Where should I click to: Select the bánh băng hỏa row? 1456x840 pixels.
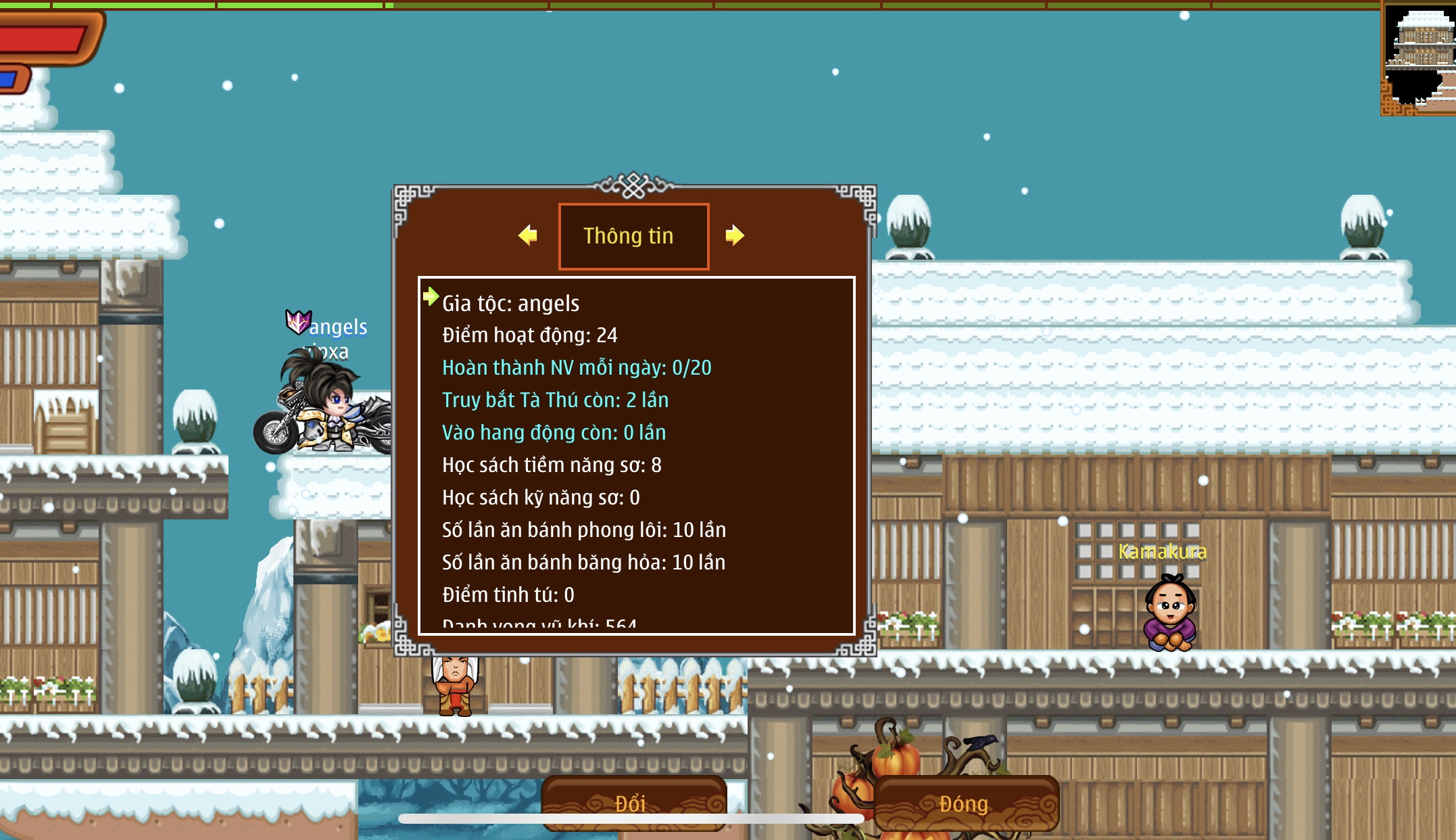[583, 562]
